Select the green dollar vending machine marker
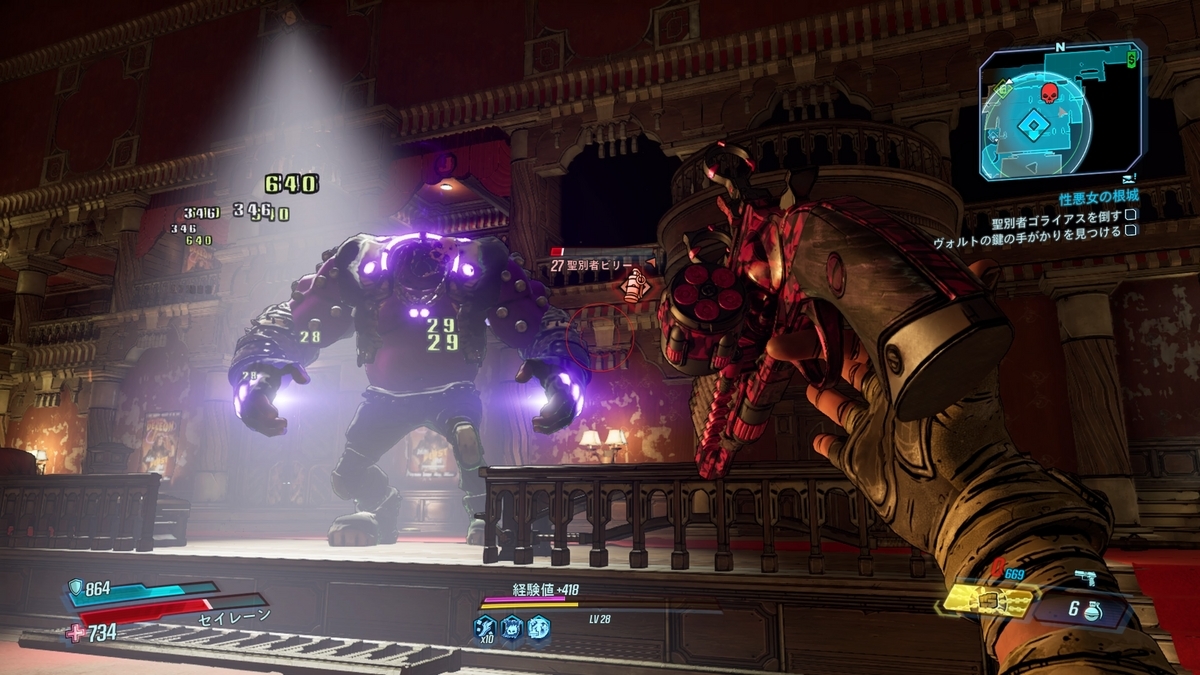The image size is (1200, 675). [1131, 58]
